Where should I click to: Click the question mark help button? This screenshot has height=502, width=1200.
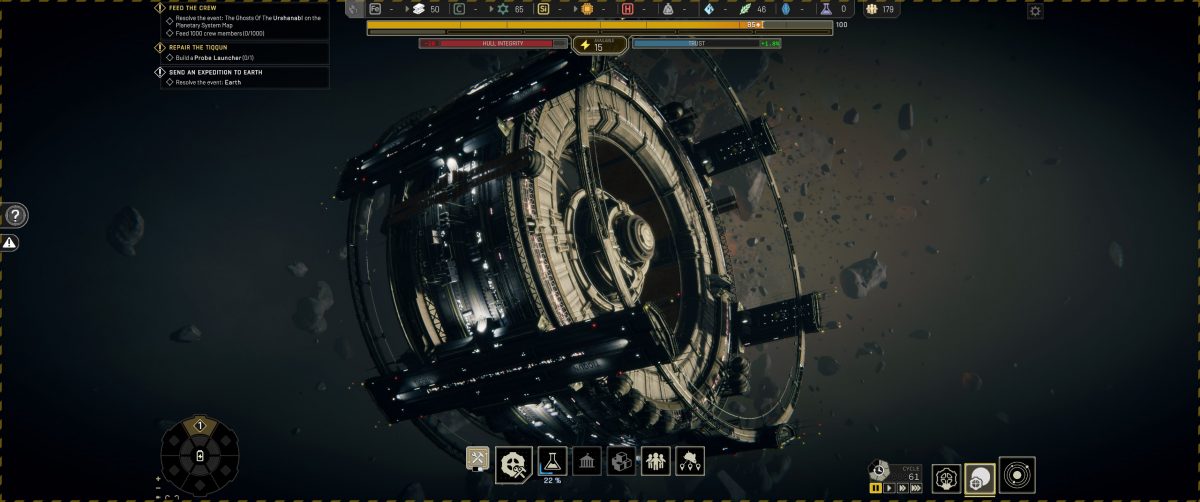pyautogui.click(x=16, y=215)
